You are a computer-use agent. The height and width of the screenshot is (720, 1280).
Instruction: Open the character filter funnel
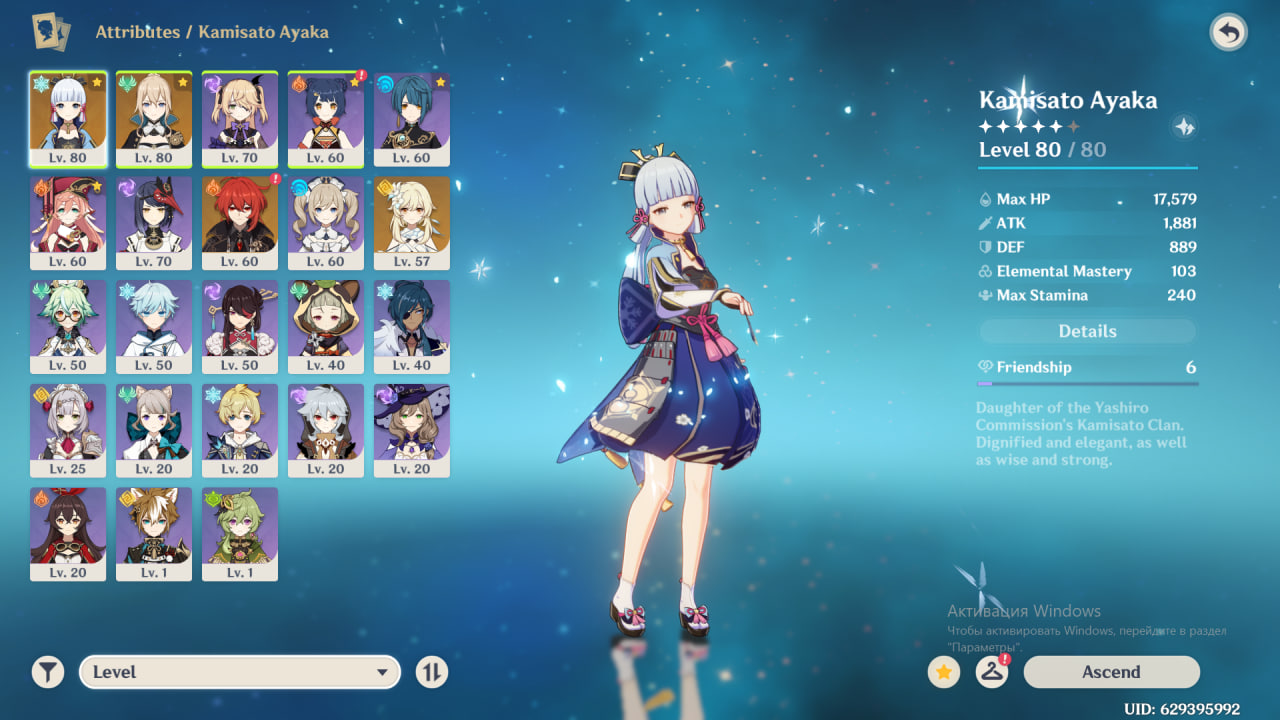point(47,672)
